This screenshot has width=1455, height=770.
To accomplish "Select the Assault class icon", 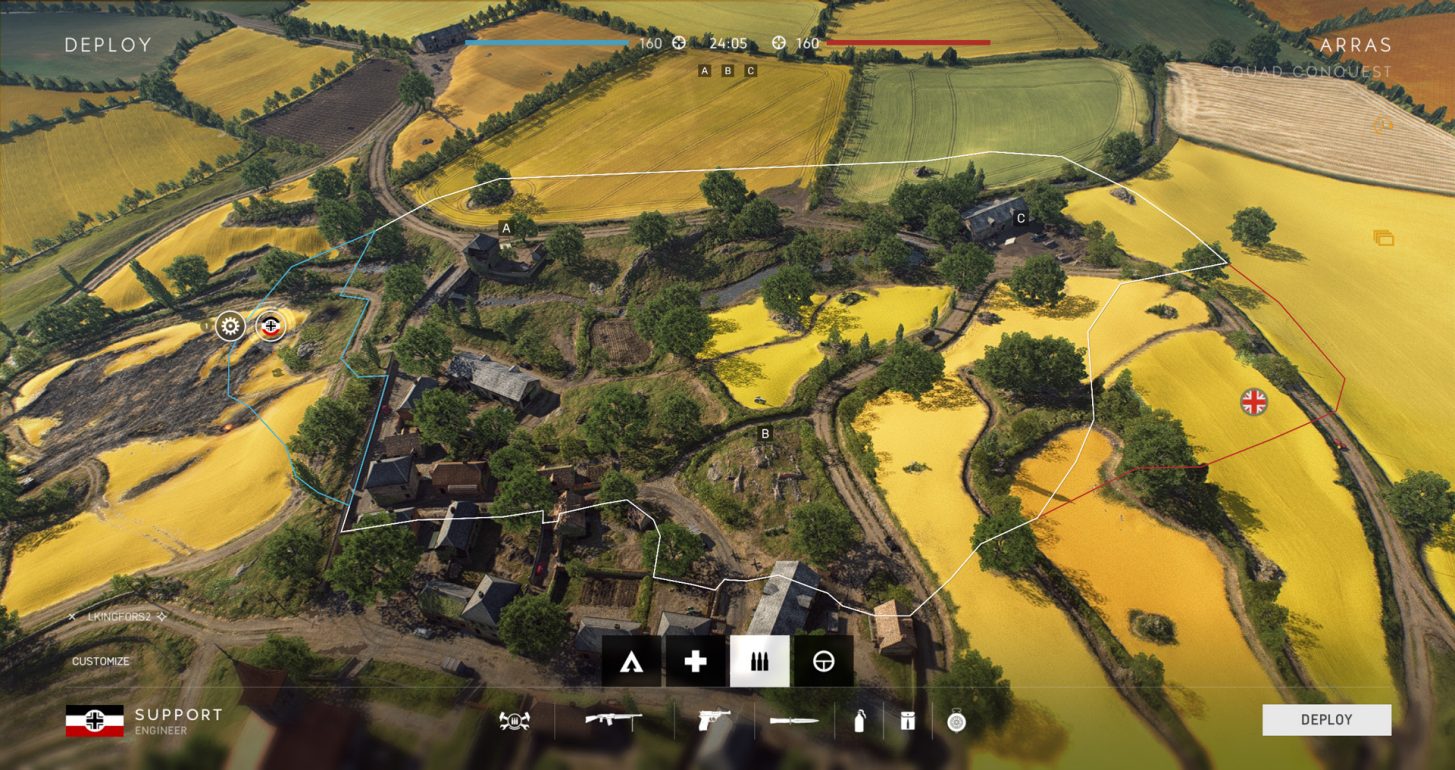I will click(x=631, y=661).
